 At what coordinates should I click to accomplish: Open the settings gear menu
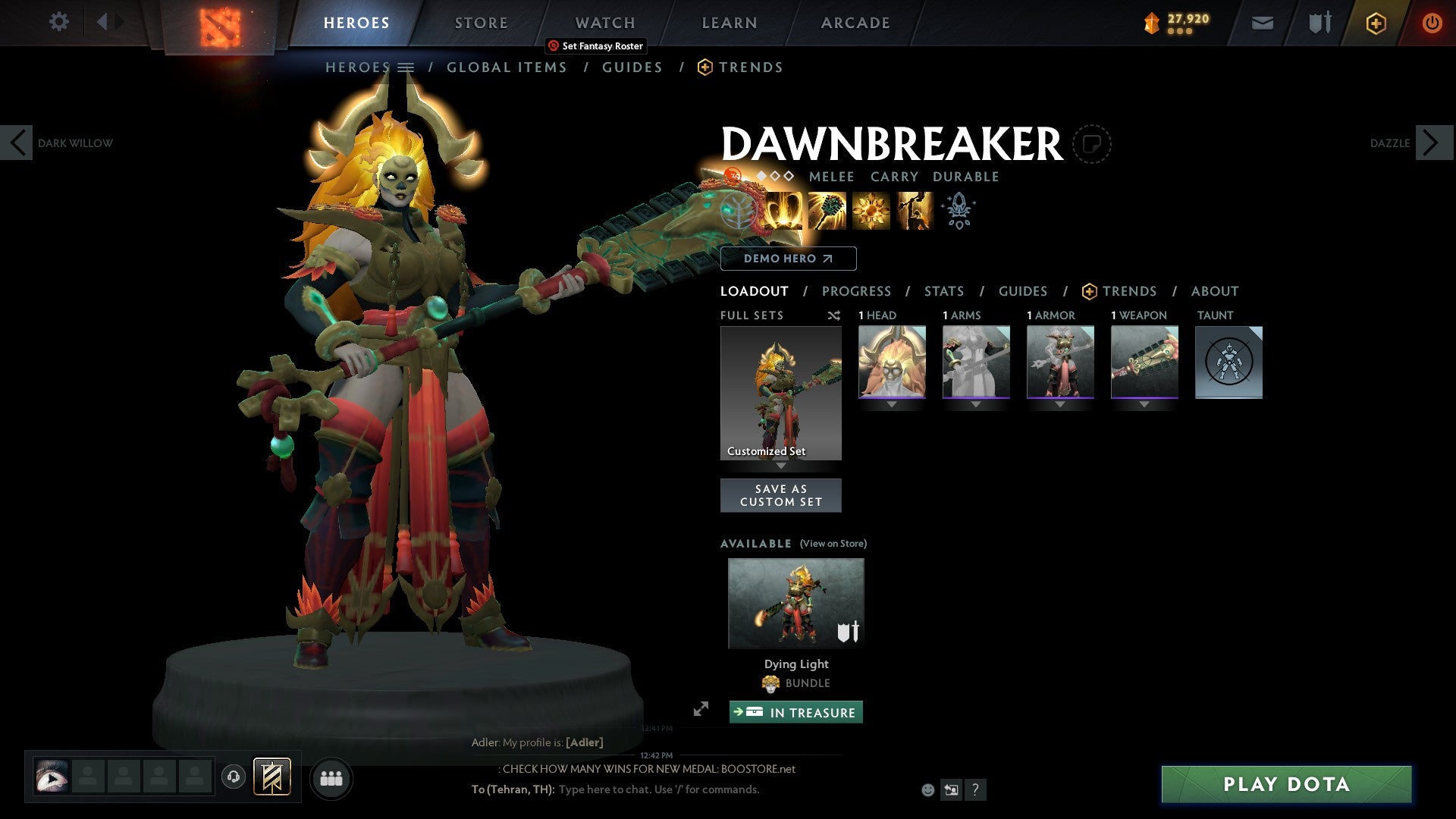point(59,22)
